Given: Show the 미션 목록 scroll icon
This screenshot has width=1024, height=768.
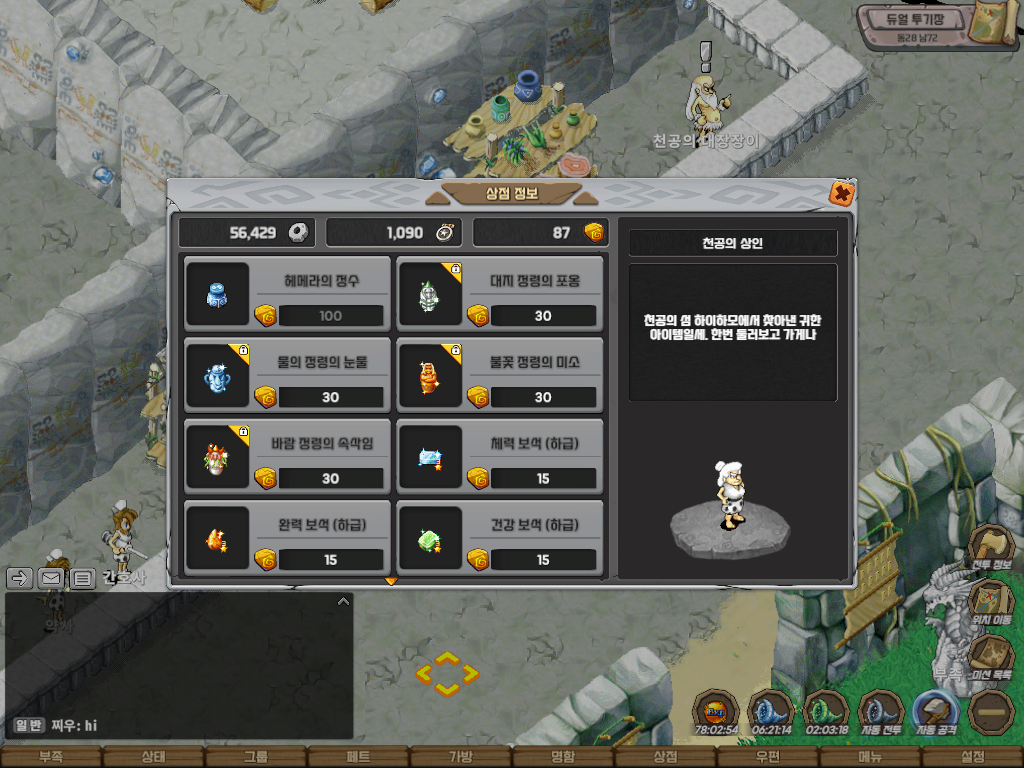Looking at the screenshot, I should coord(990,657).
